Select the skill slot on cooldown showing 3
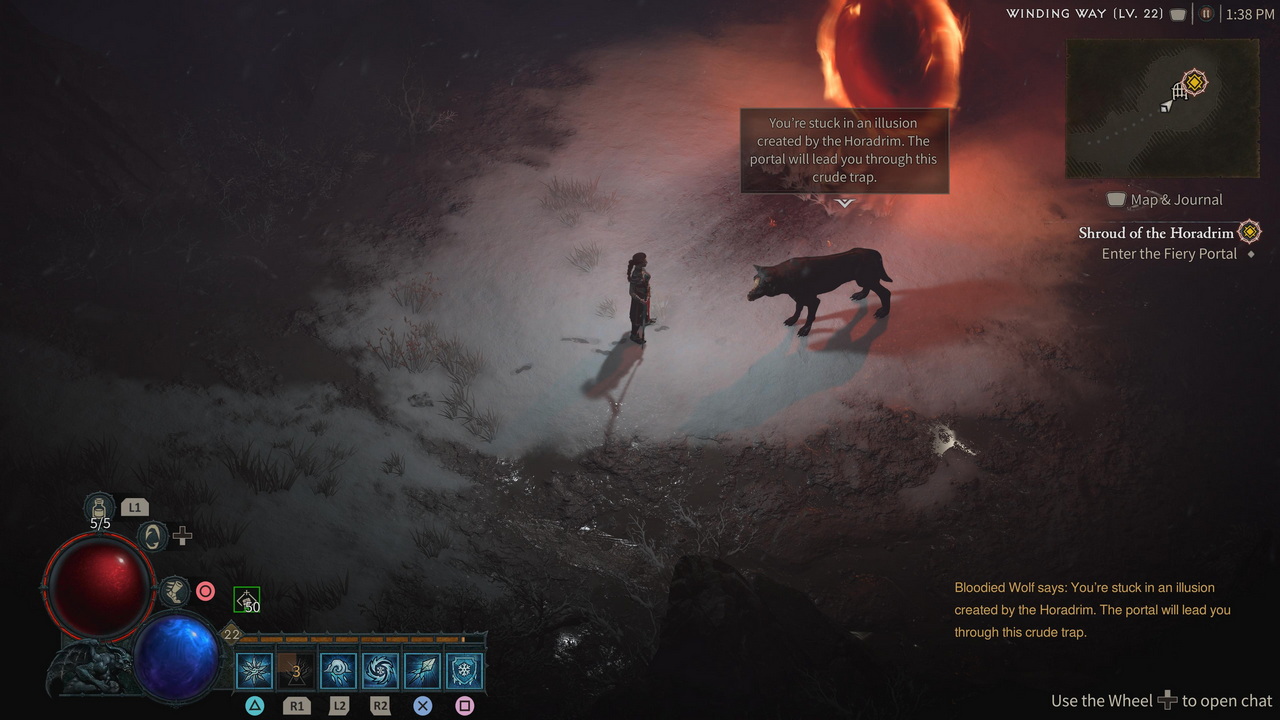Image resolution: width=1280 pixels, height=720 pixels. coord(296,671)
